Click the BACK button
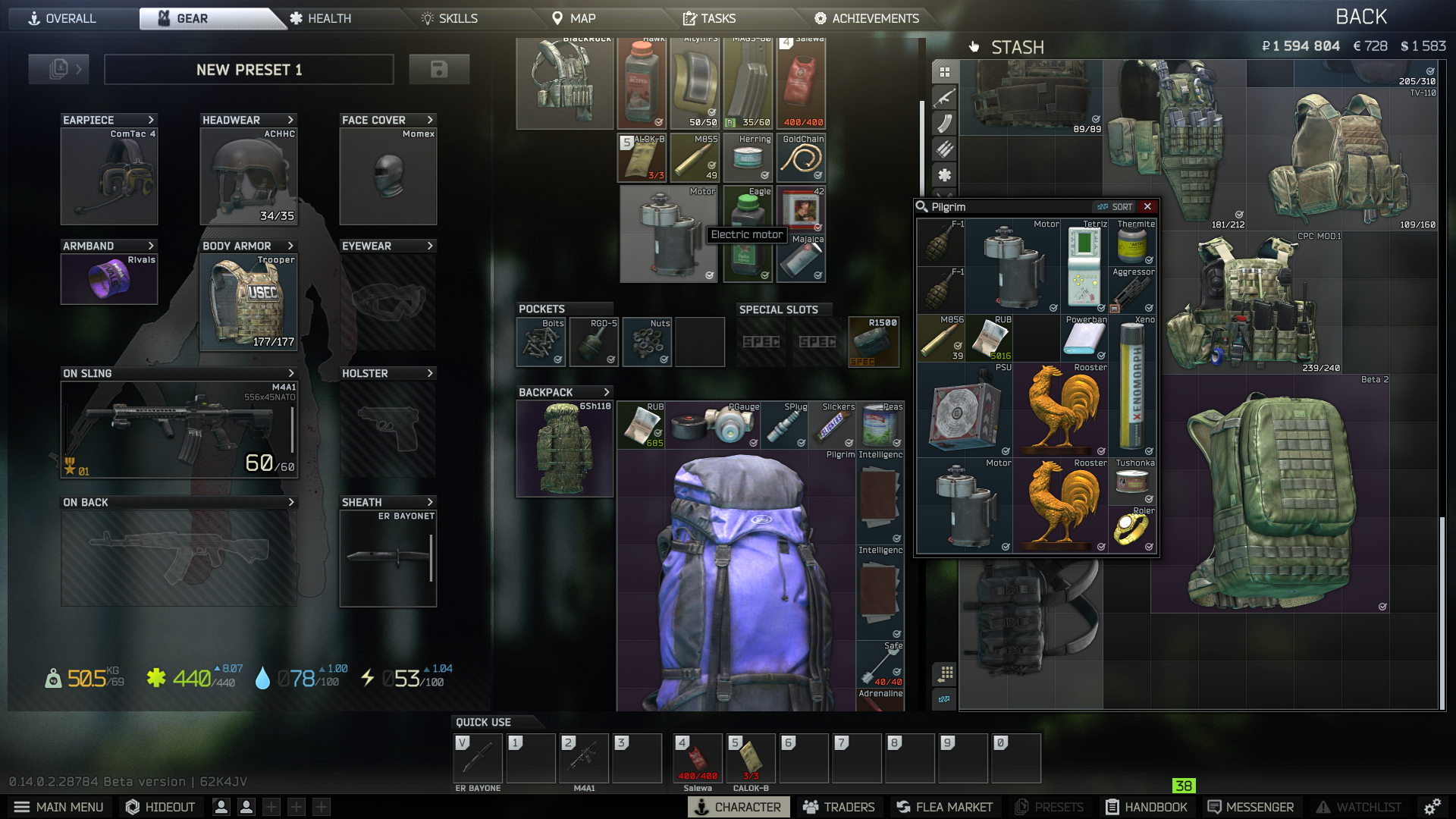The height and width of the screenshot is (819, 1456). click(x=1361, y=15)
